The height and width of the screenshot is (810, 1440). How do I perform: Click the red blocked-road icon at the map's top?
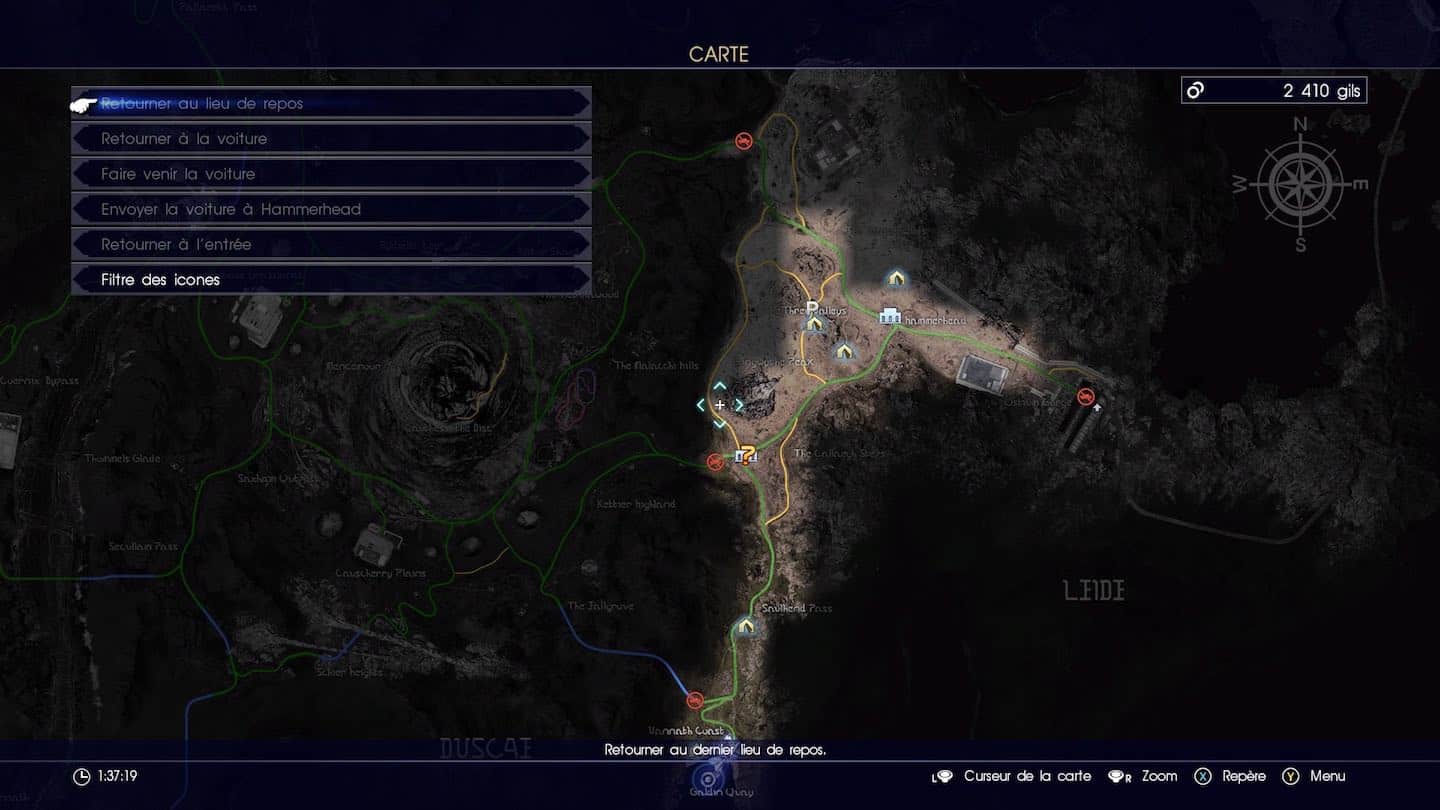click(743, 141)
